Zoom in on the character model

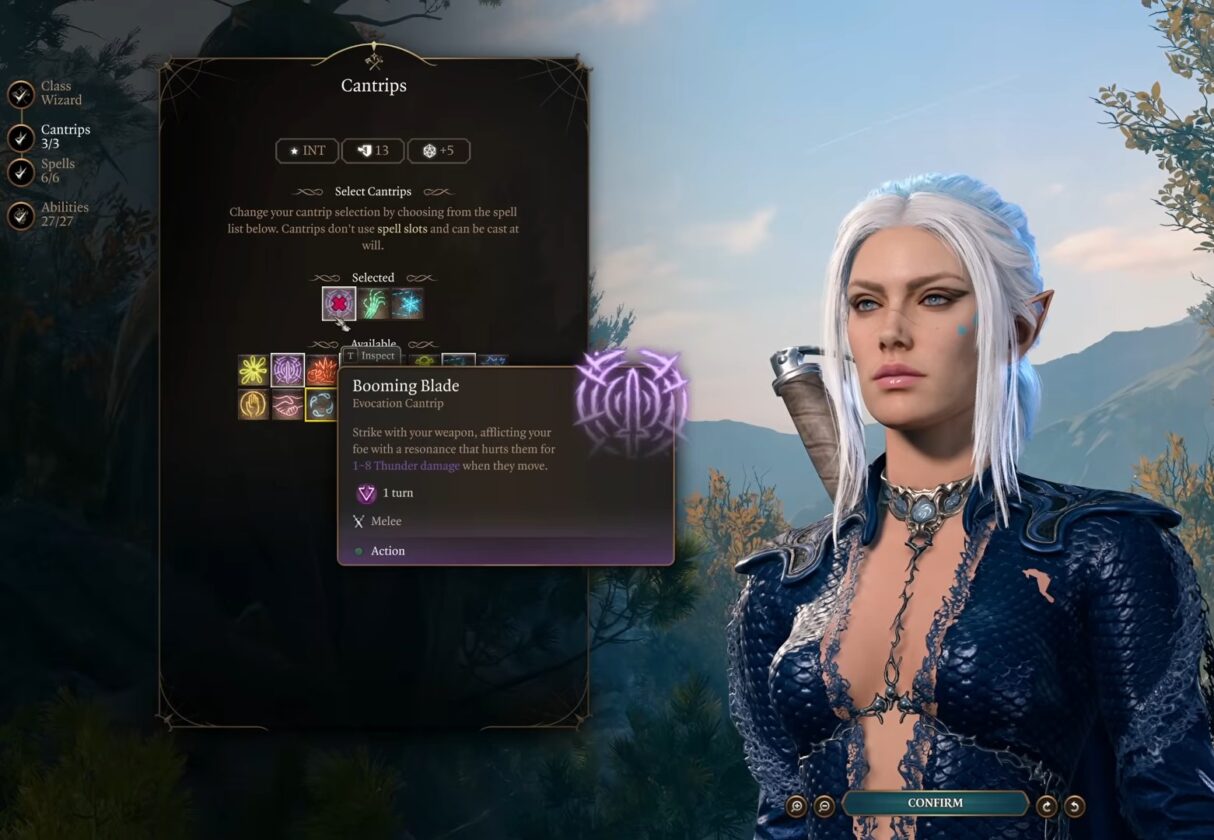click(796, 805)
